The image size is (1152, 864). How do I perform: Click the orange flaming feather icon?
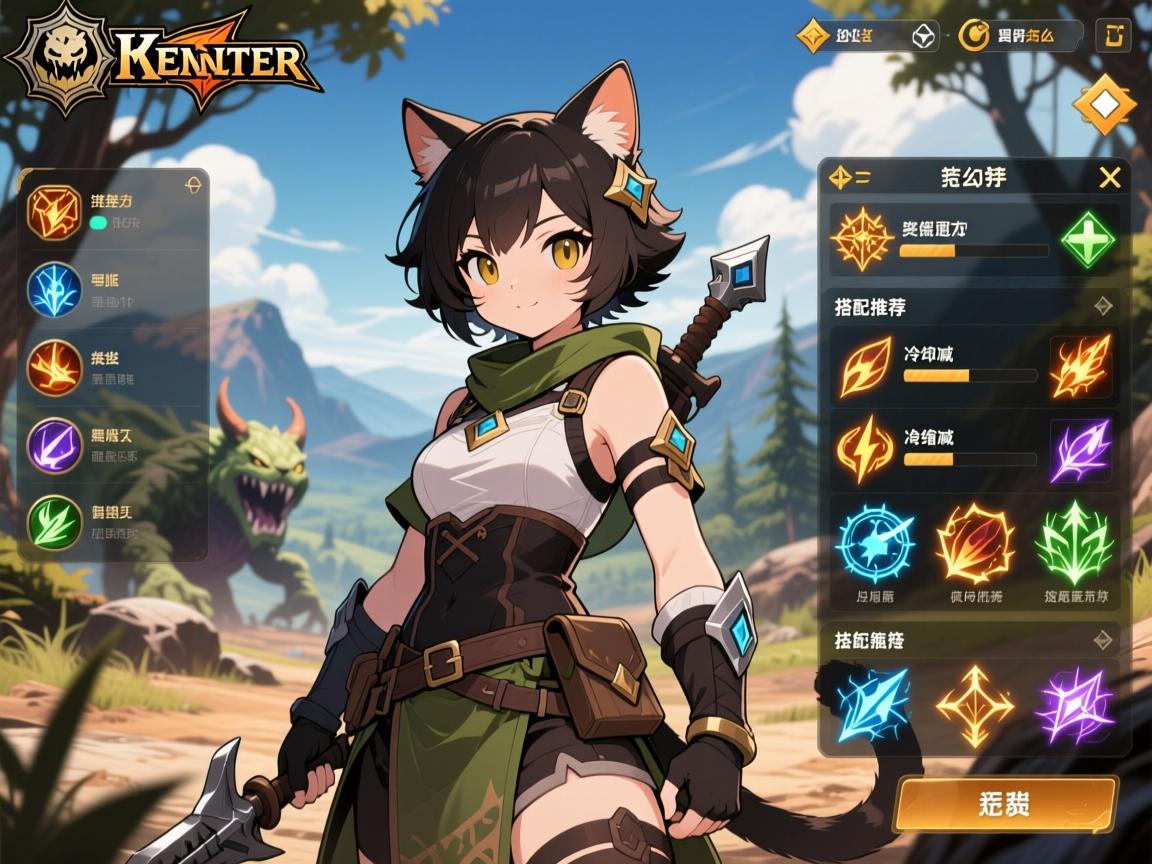1080,366
